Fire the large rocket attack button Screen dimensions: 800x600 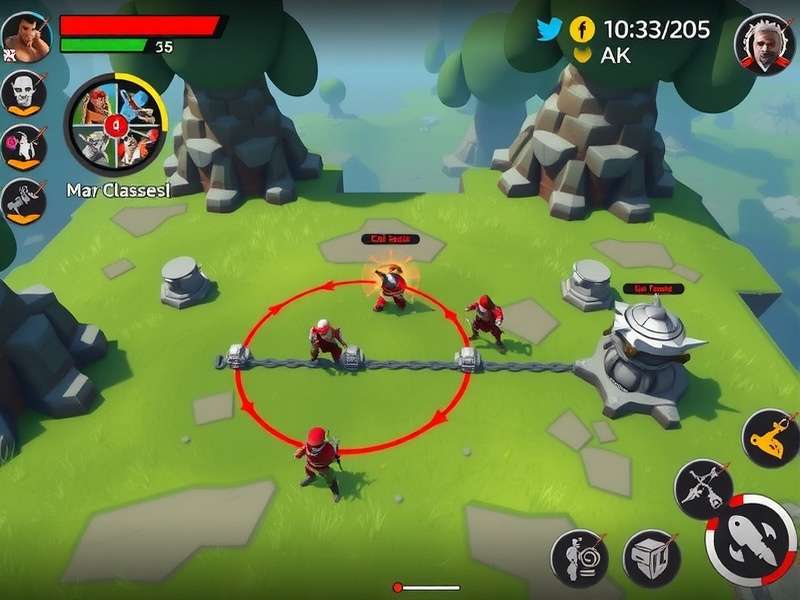point(753,540)
